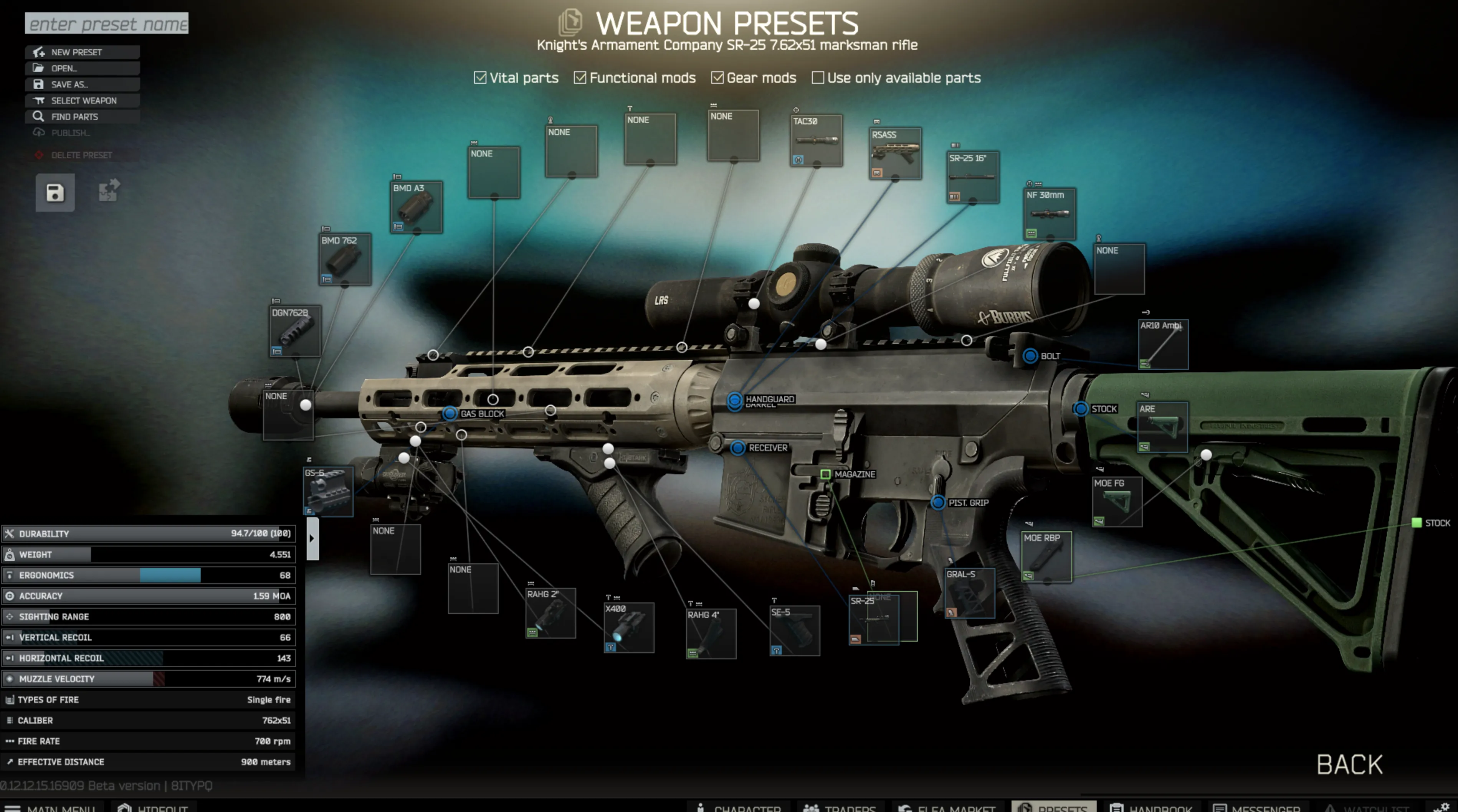This screenshot has height=812, width=1458.
Task: Click the Publish cloud upload icon
Action: pyautogui.click(x=38, y=132)
